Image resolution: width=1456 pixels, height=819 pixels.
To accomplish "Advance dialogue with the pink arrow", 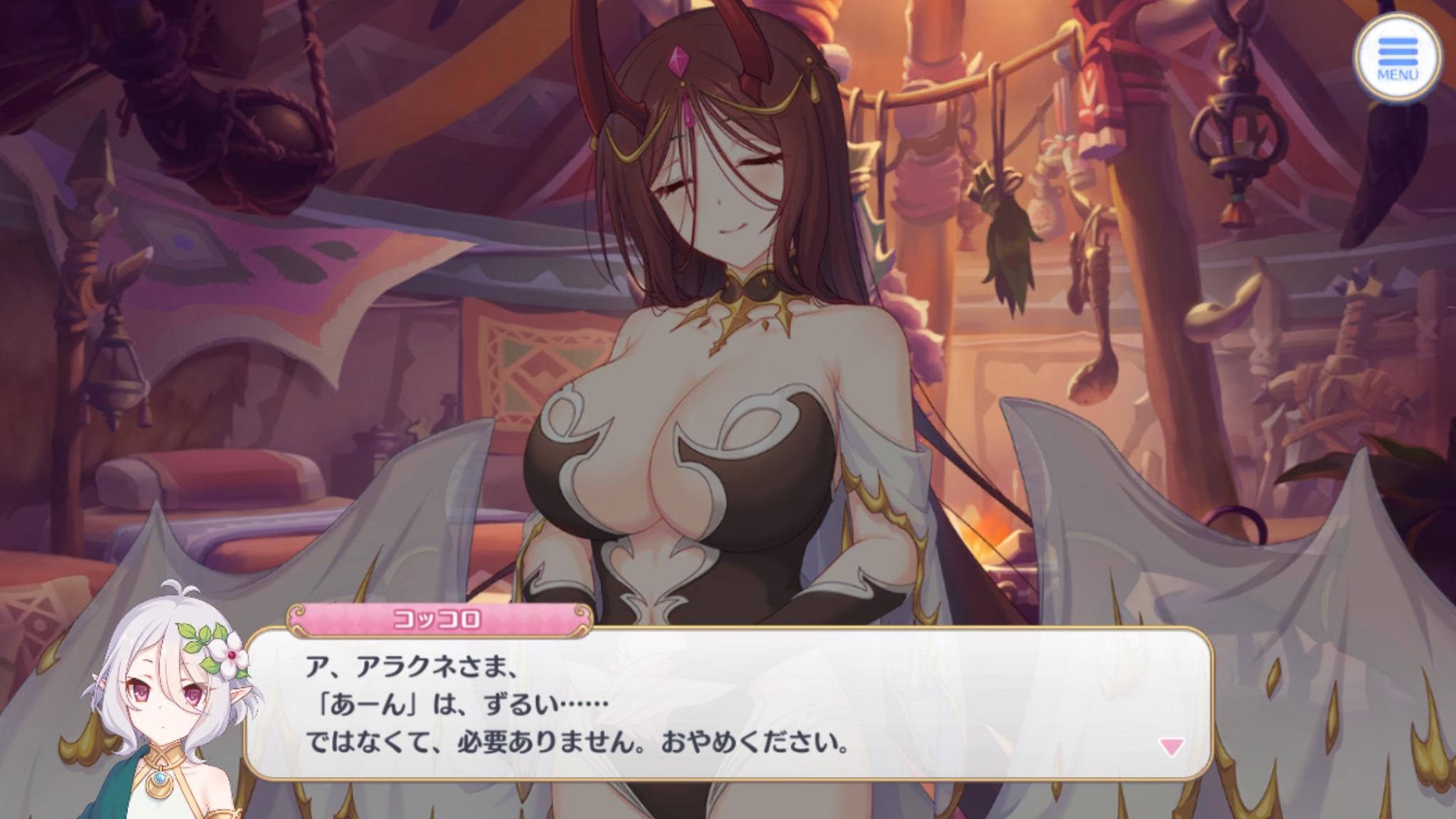I will coord(1171,747).
